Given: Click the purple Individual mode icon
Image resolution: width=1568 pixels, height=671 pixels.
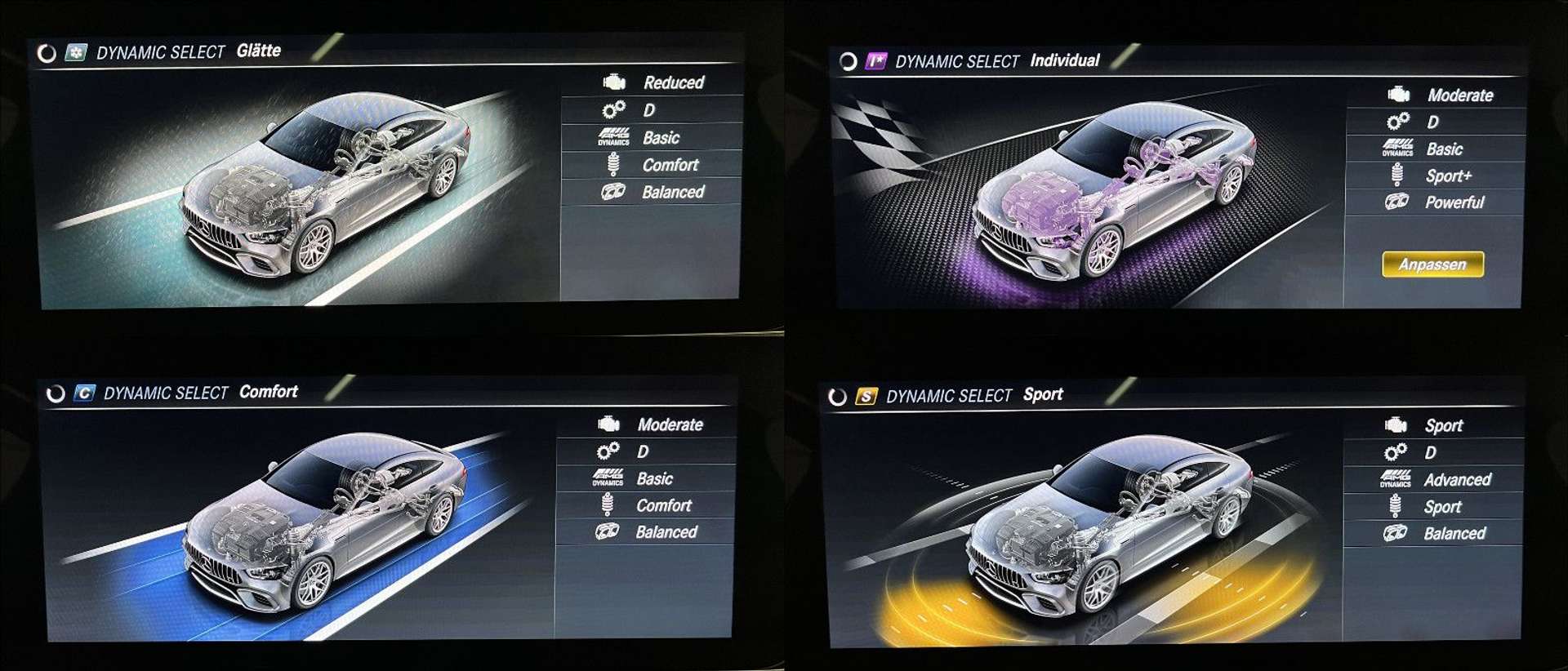Looking at the screenshot, I should click(875, 61).
